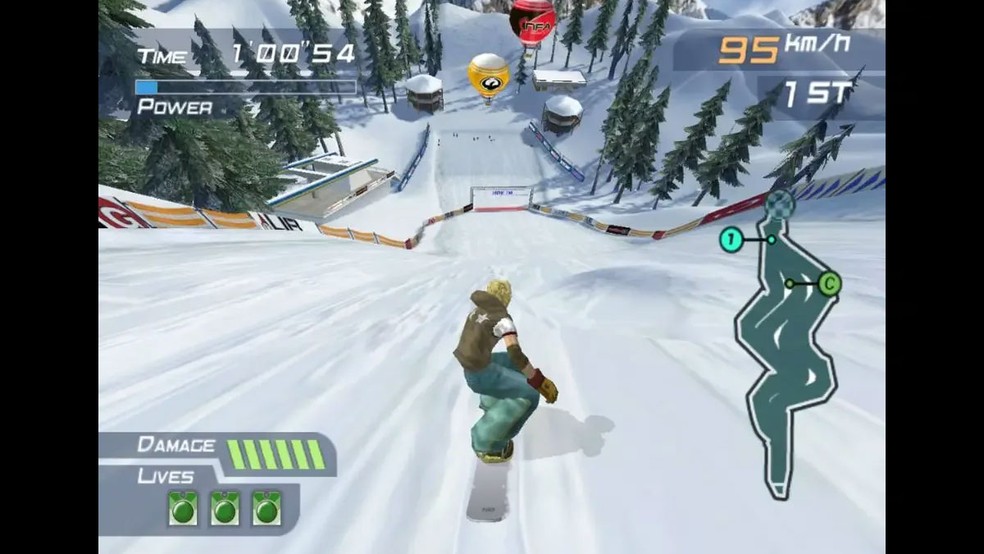
Task: Select the green "1" marker on minimap
Action: [x=731, y=239]
